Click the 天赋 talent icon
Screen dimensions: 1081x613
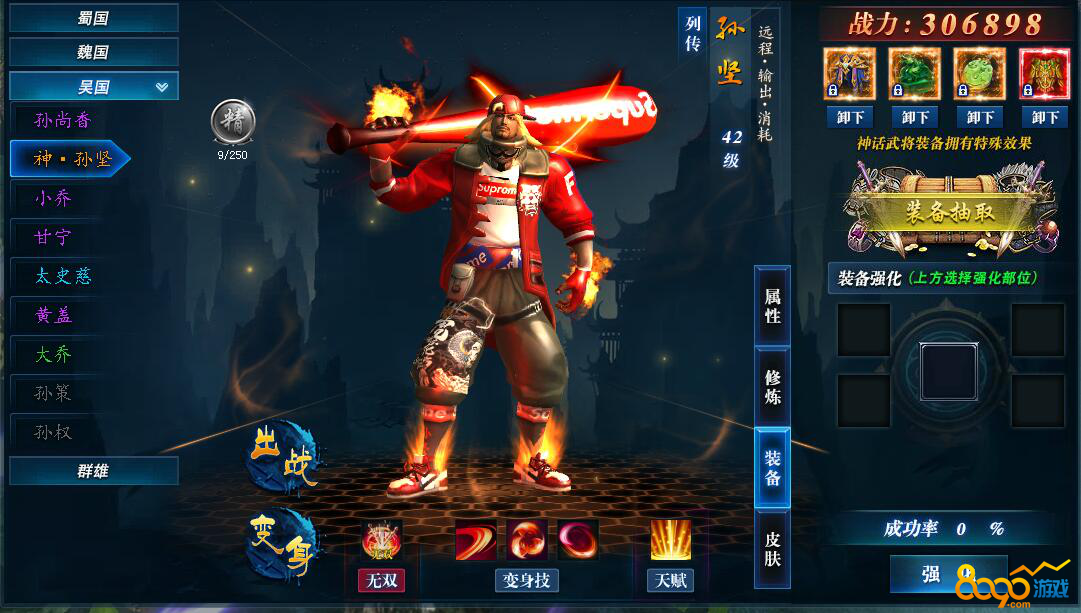(670, 541)
